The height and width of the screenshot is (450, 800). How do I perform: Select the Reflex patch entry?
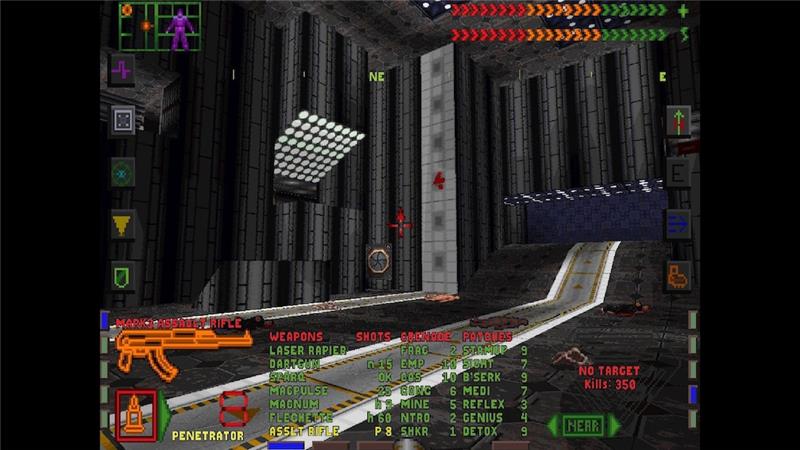pyautogui.click(x=480, y=405)
